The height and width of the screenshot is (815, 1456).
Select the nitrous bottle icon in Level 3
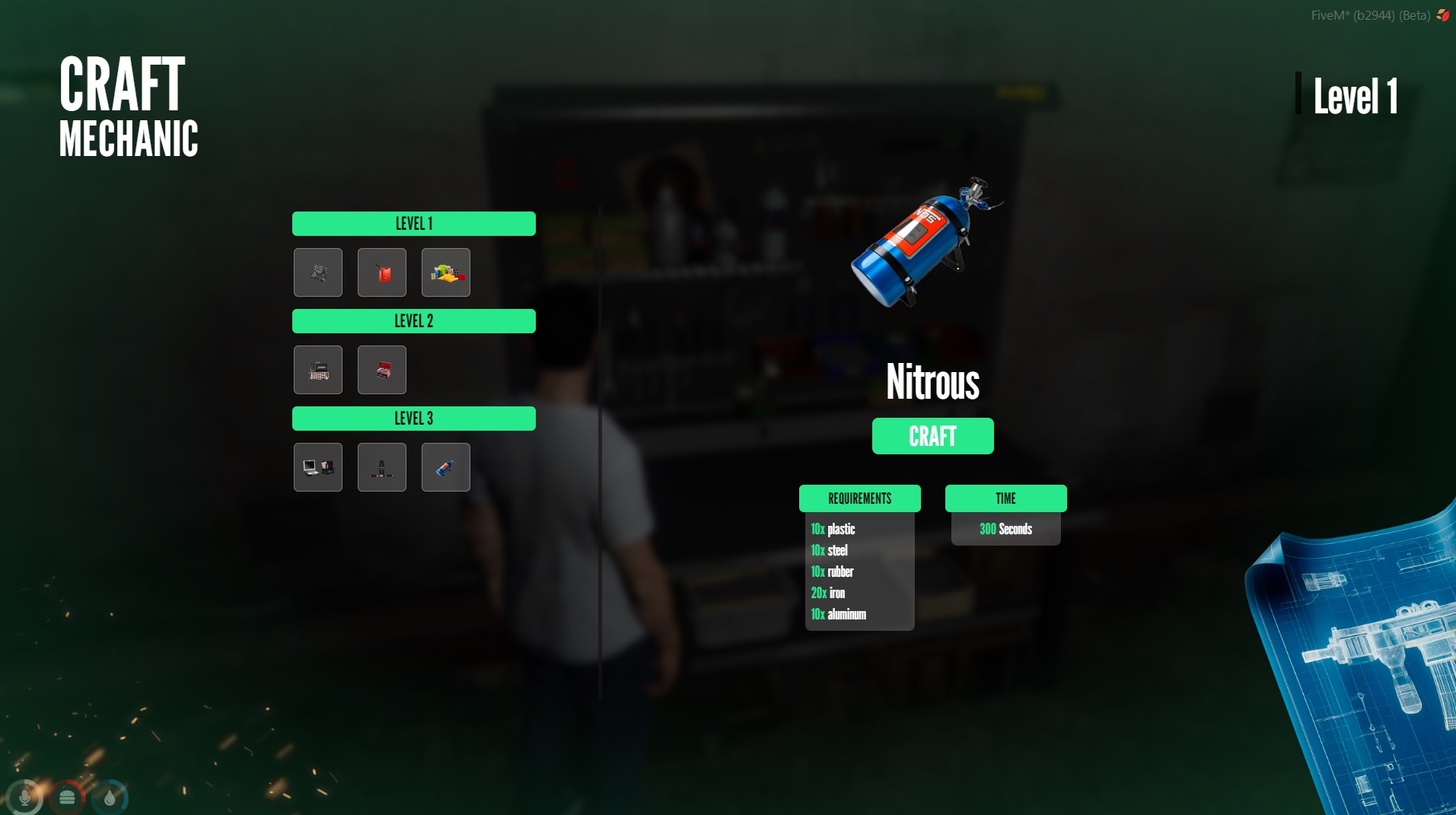pos(446,466)
